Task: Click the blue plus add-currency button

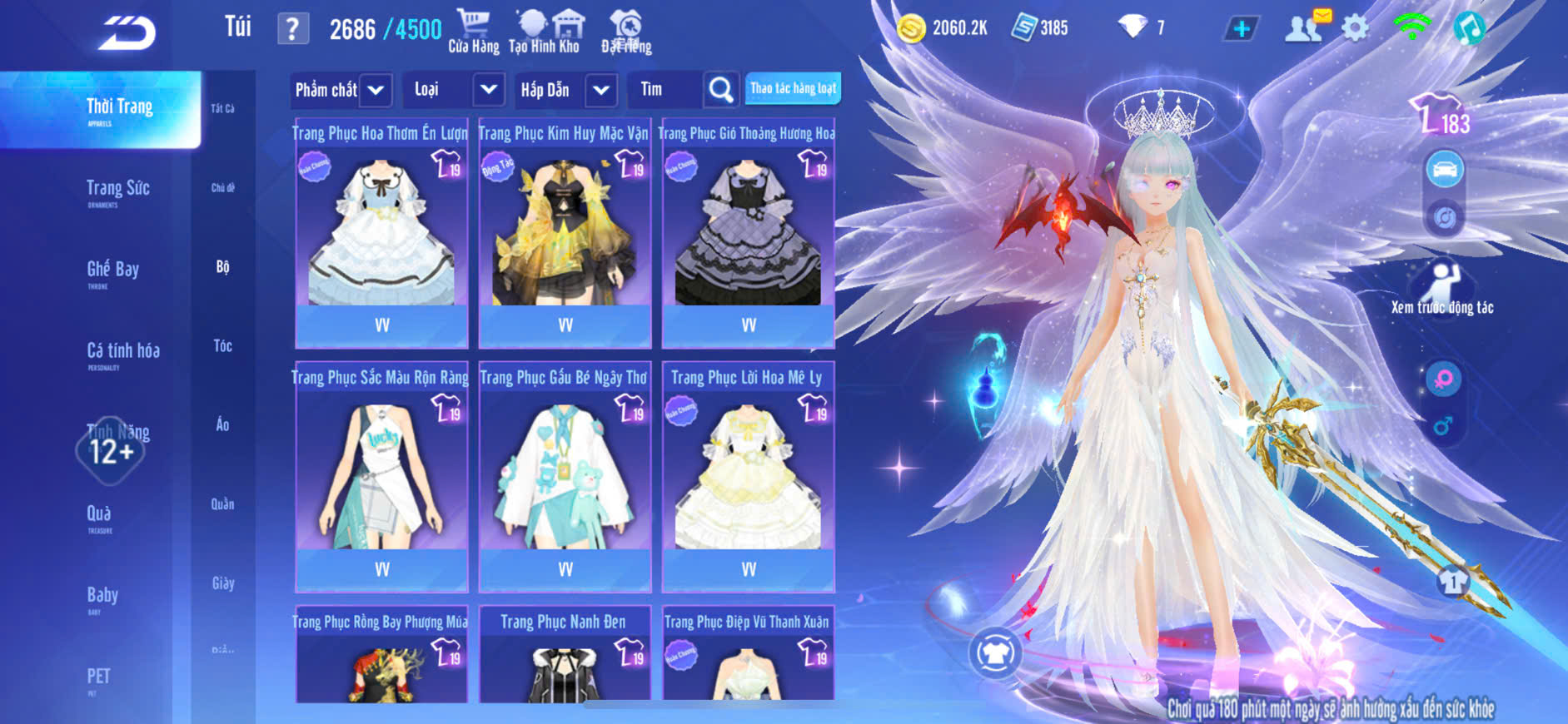Action: click(x=1242, y=29)
